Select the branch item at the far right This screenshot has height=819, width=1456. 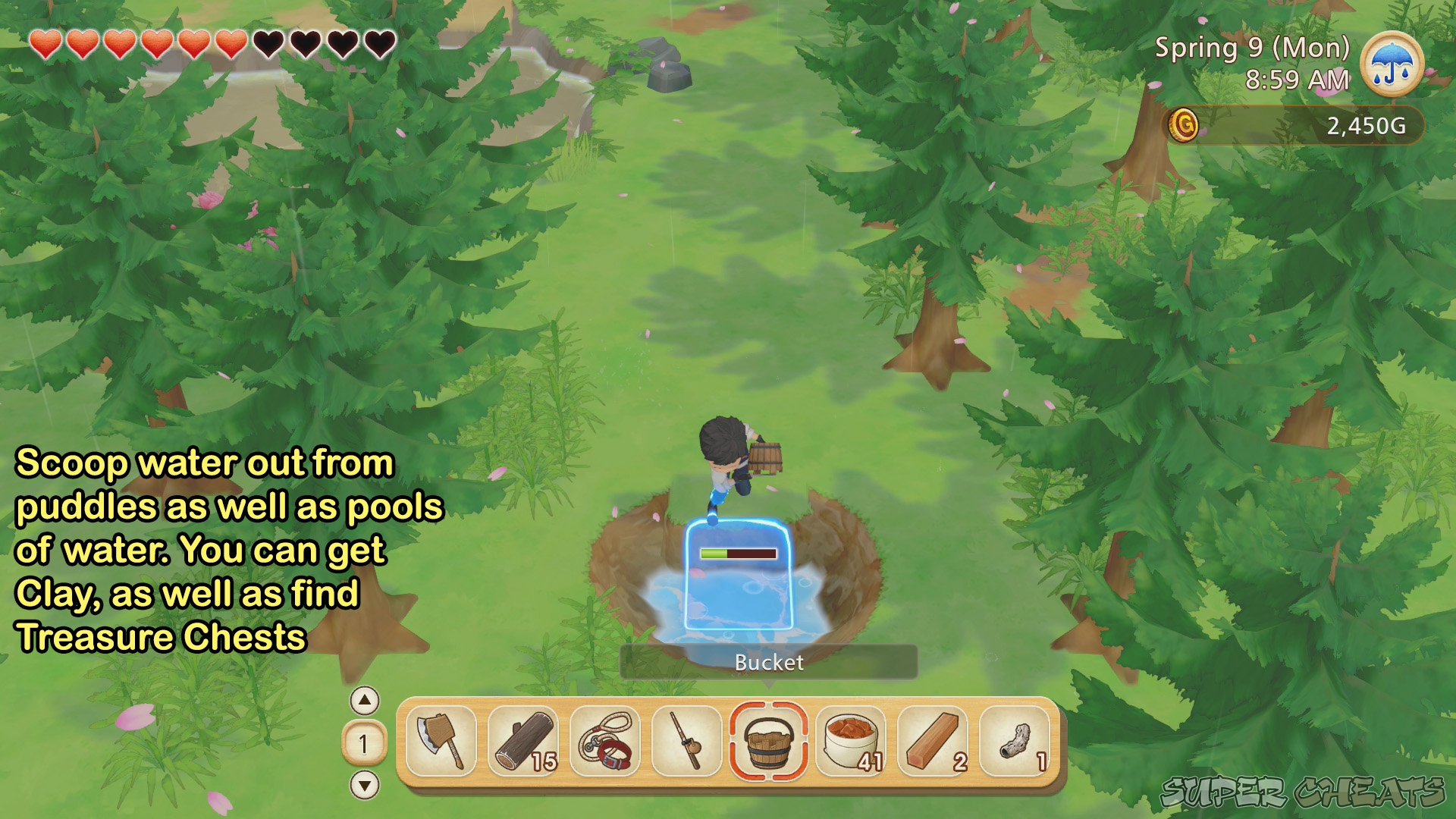[x=1014, y=739]
